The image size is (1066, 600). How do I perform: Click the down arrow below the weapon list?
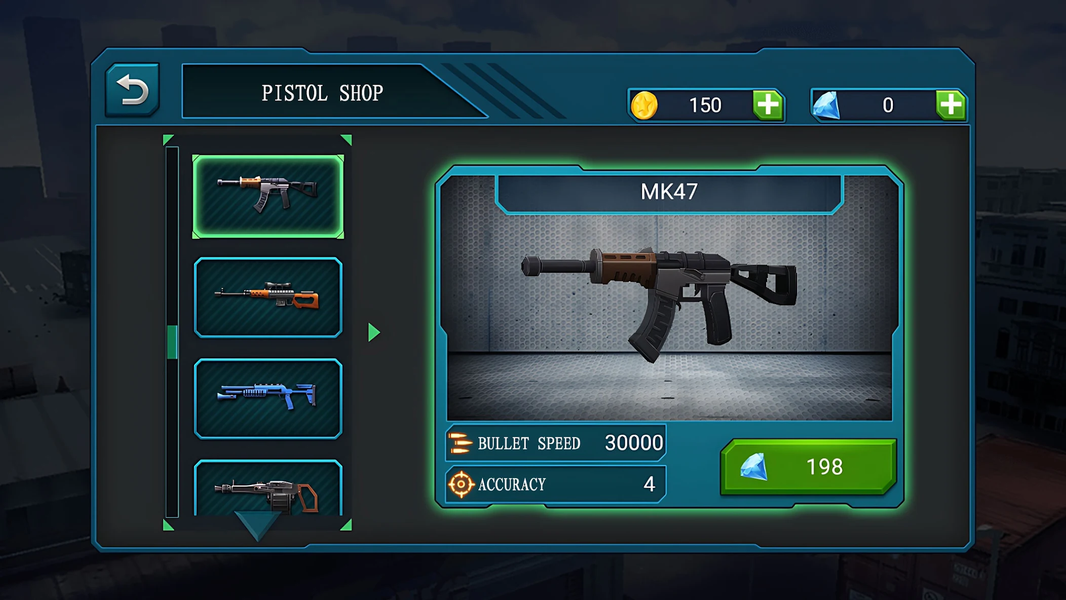(257, 525)
